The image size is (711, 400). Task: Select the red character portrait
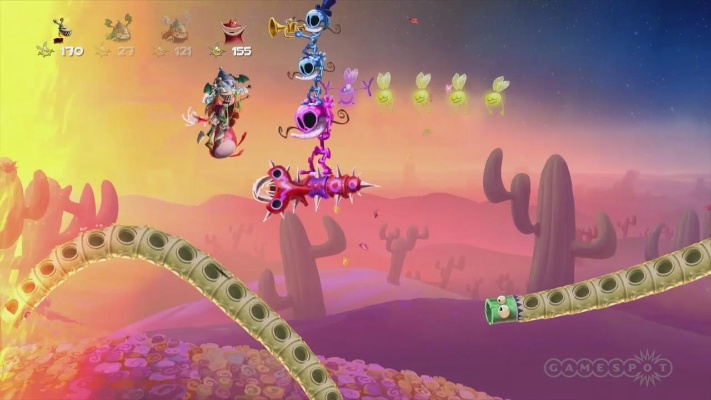pos(234,29)
